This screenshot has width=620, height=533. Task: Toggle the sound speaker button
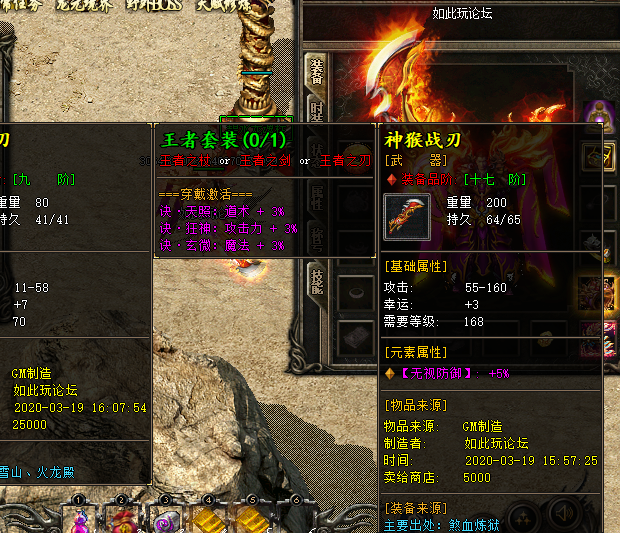562,514
